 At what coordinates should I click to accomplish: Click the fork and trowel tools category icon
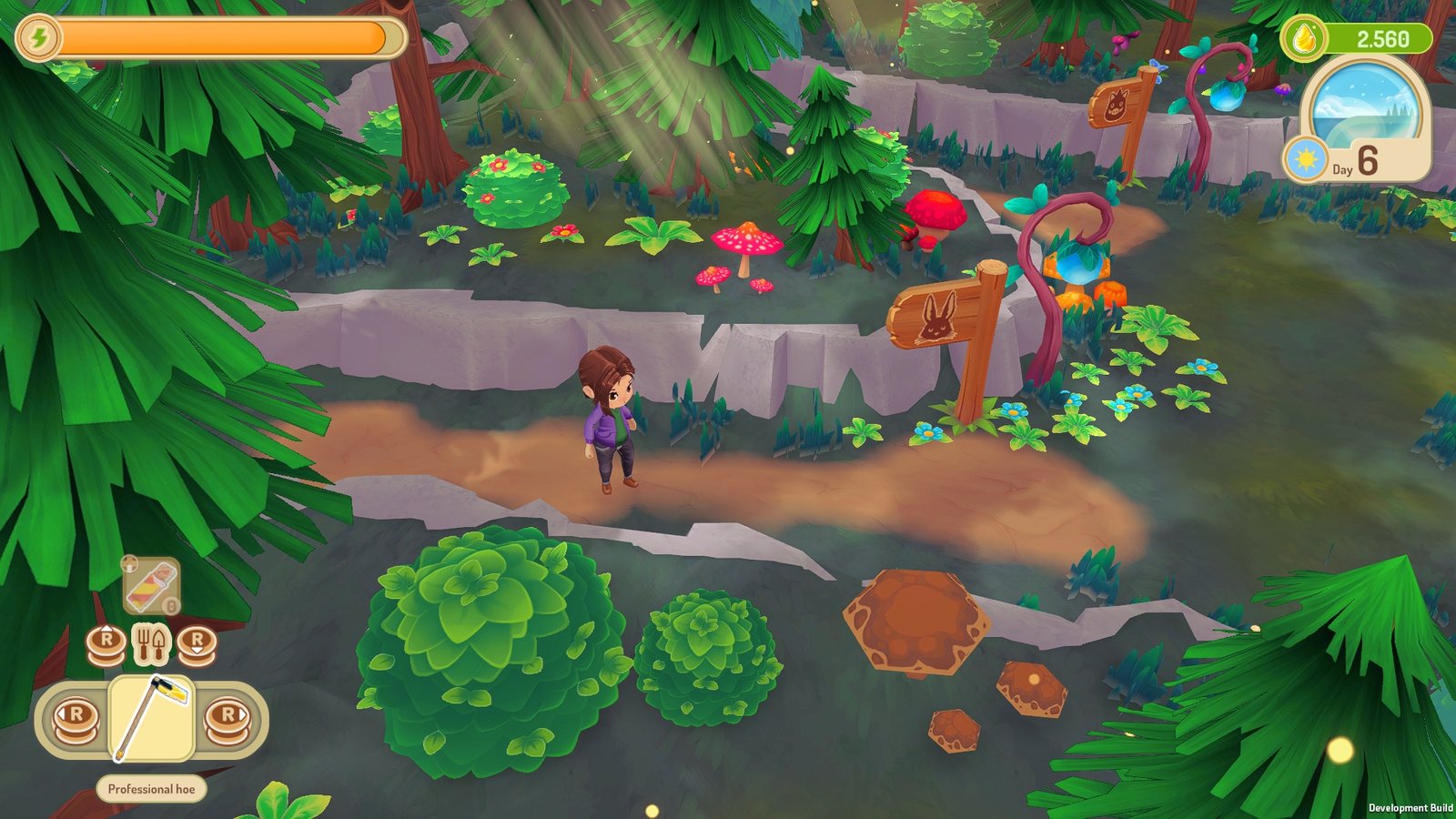pos(151,643)
